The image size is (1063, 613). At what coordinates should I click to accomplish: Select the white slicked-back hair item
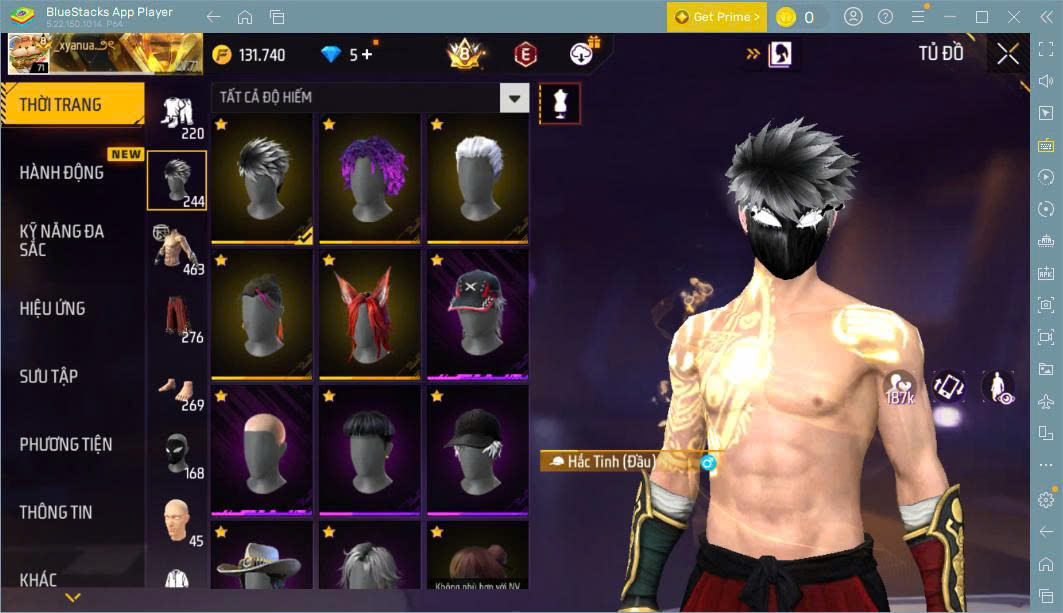(477, 178)
